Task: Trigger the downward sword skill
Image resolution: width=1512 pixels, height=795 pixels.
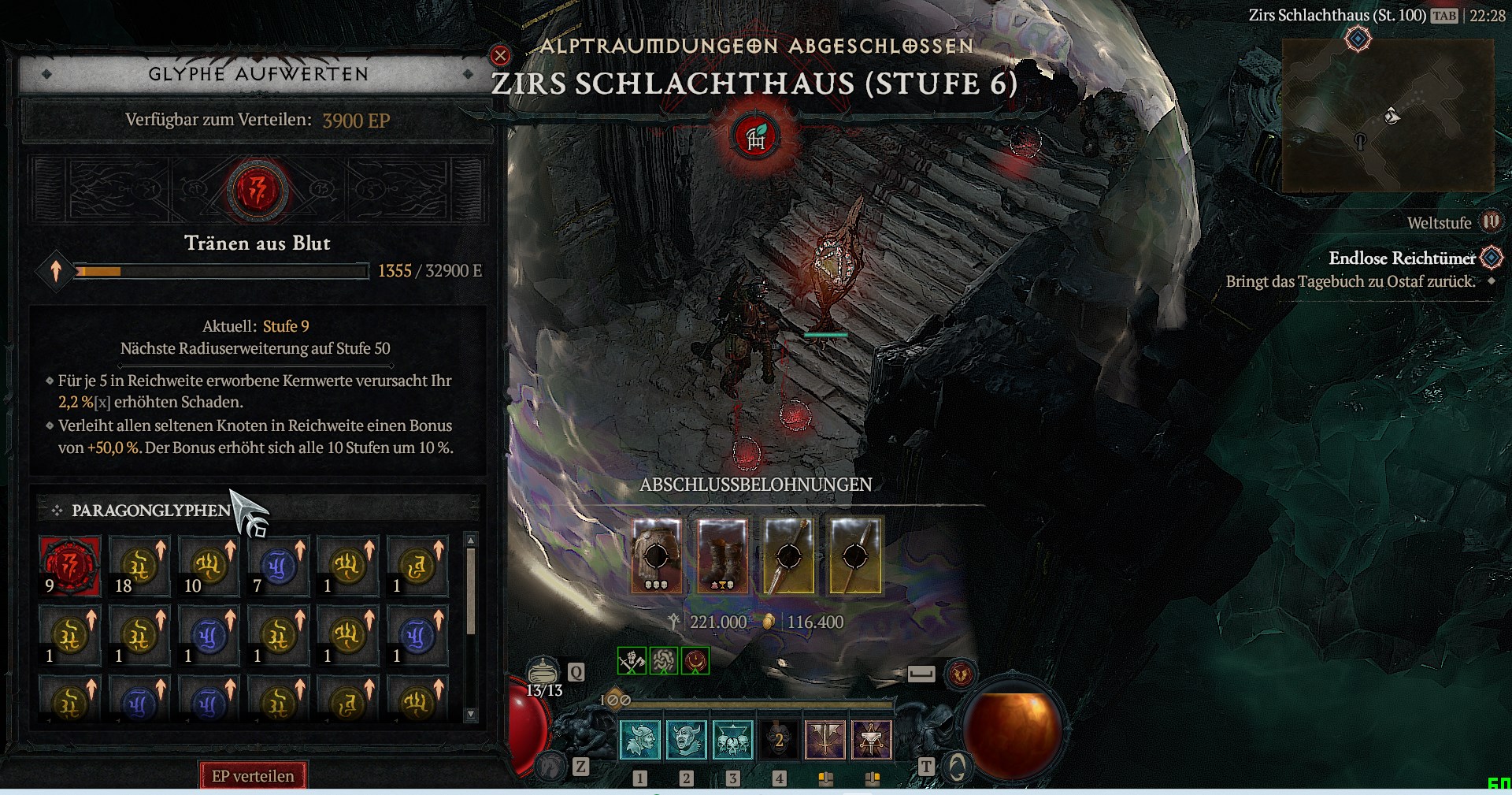Action: point(825,740)
